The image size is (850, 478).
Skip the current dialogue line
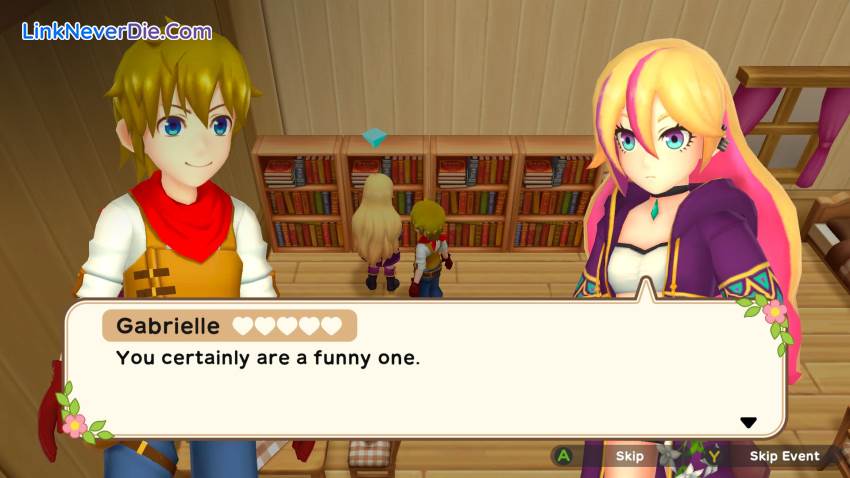(629, 456)
